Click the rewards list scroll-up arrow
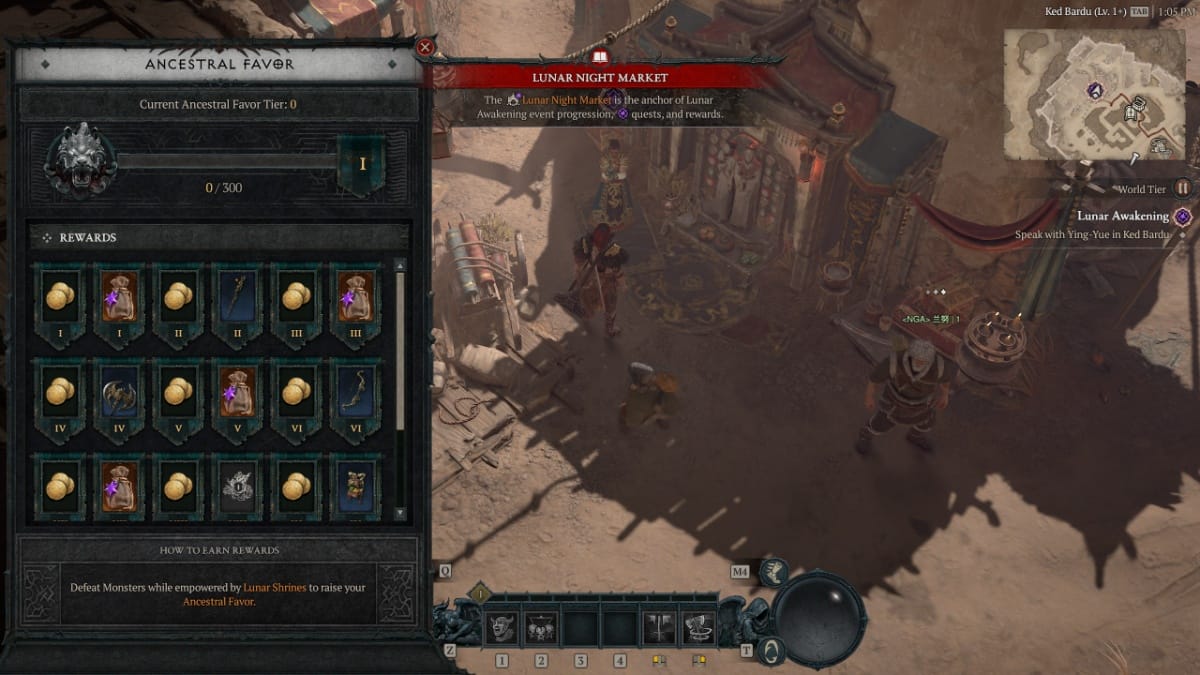 (400, 266)
